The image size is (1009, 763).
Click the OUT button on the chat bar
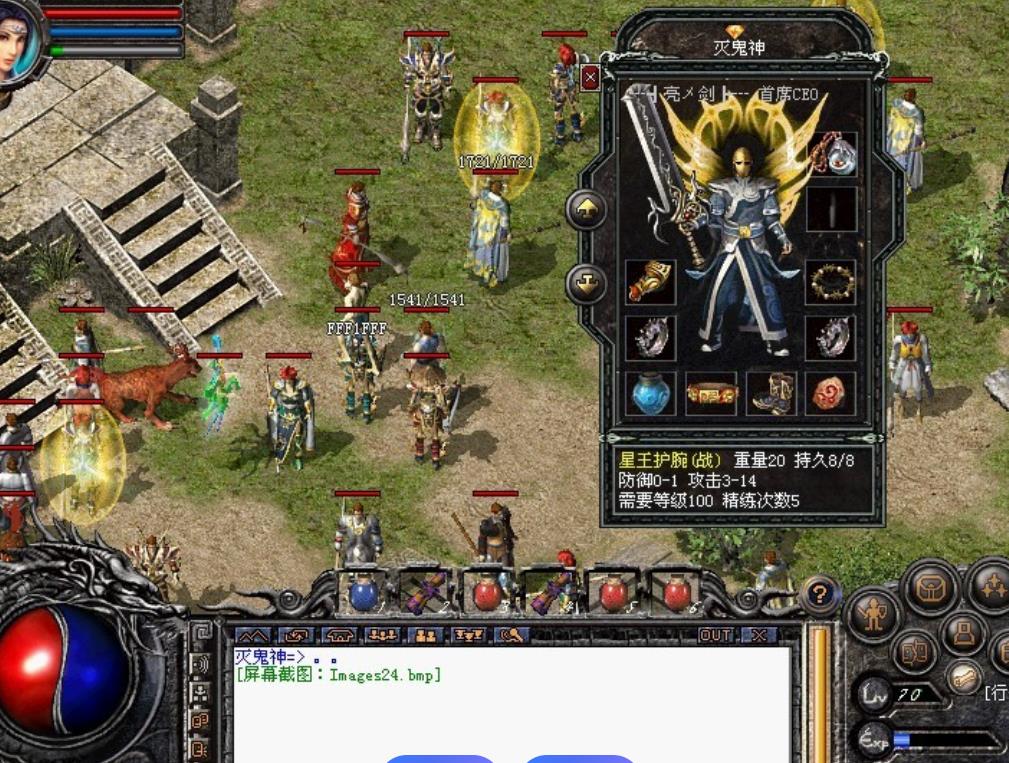[716, 636]
